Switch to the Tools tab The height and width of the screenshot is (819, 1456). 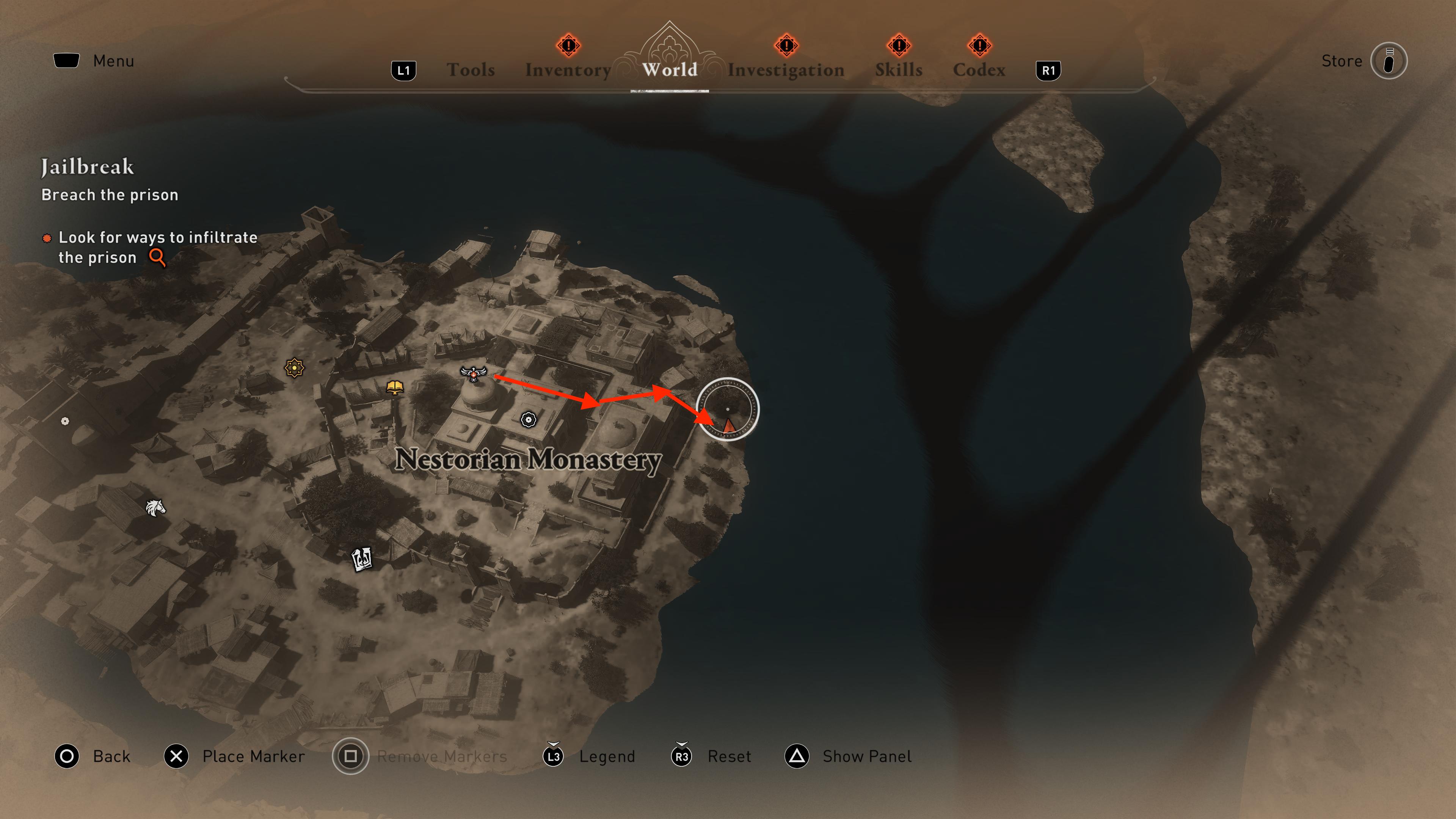(470, 69)
